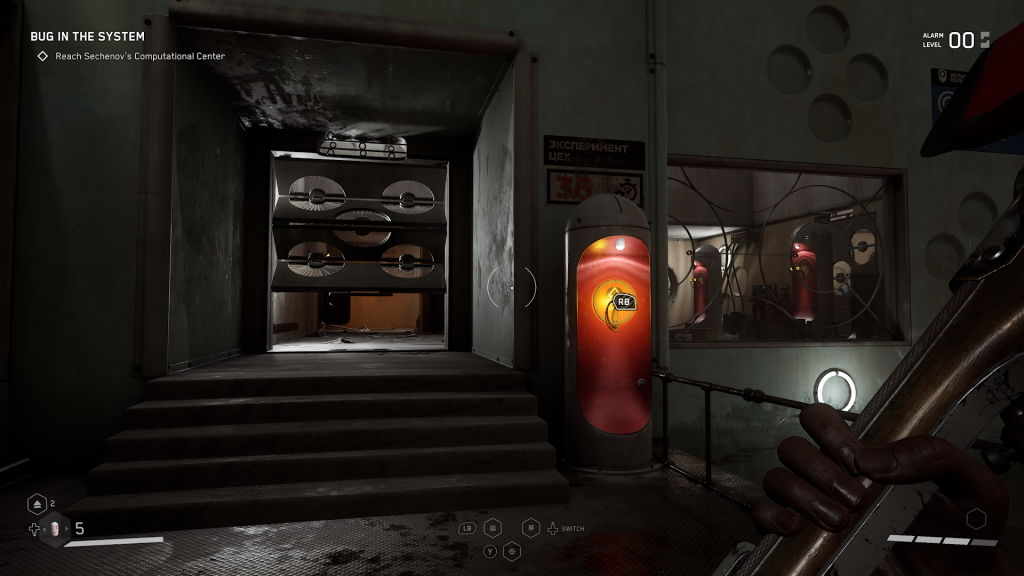Click the empty hexagon slot above stamina segments
The image size is (1024, 576).
pos(976,518)
